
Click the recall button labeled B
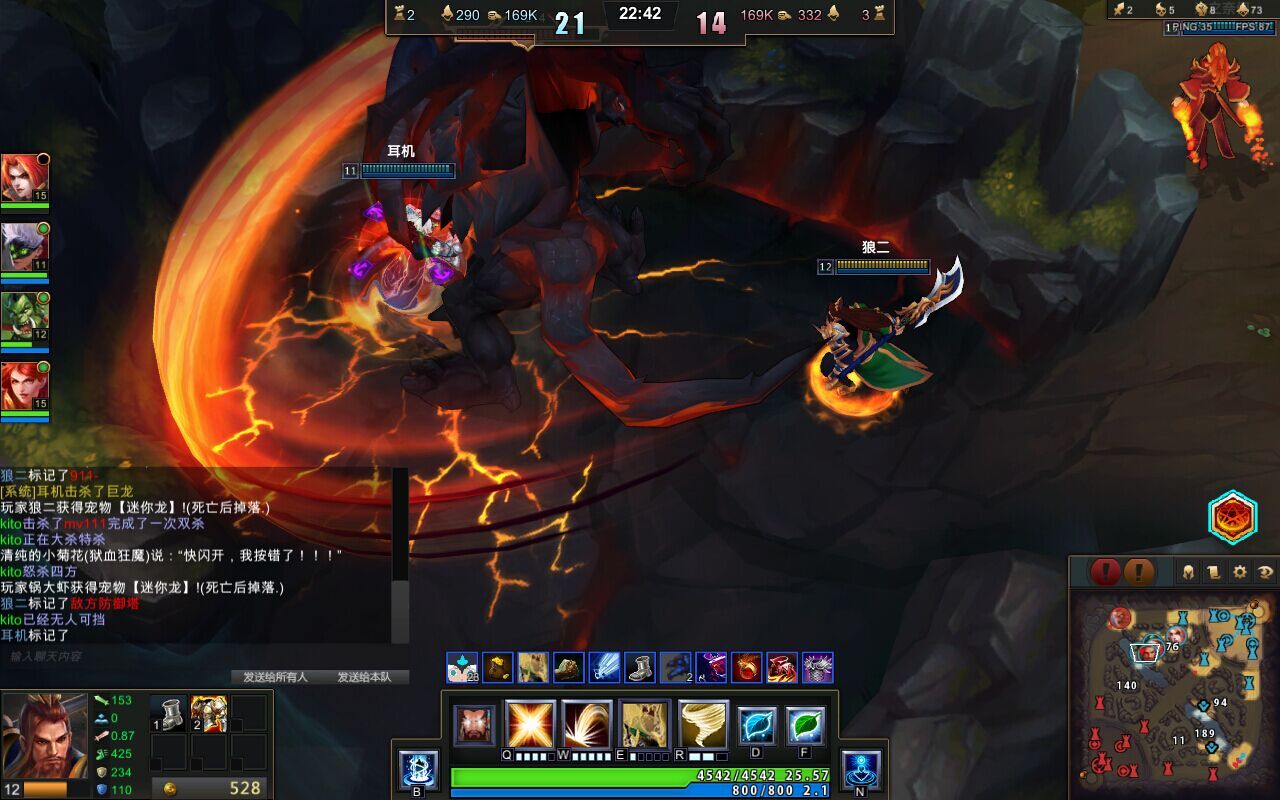418,768
